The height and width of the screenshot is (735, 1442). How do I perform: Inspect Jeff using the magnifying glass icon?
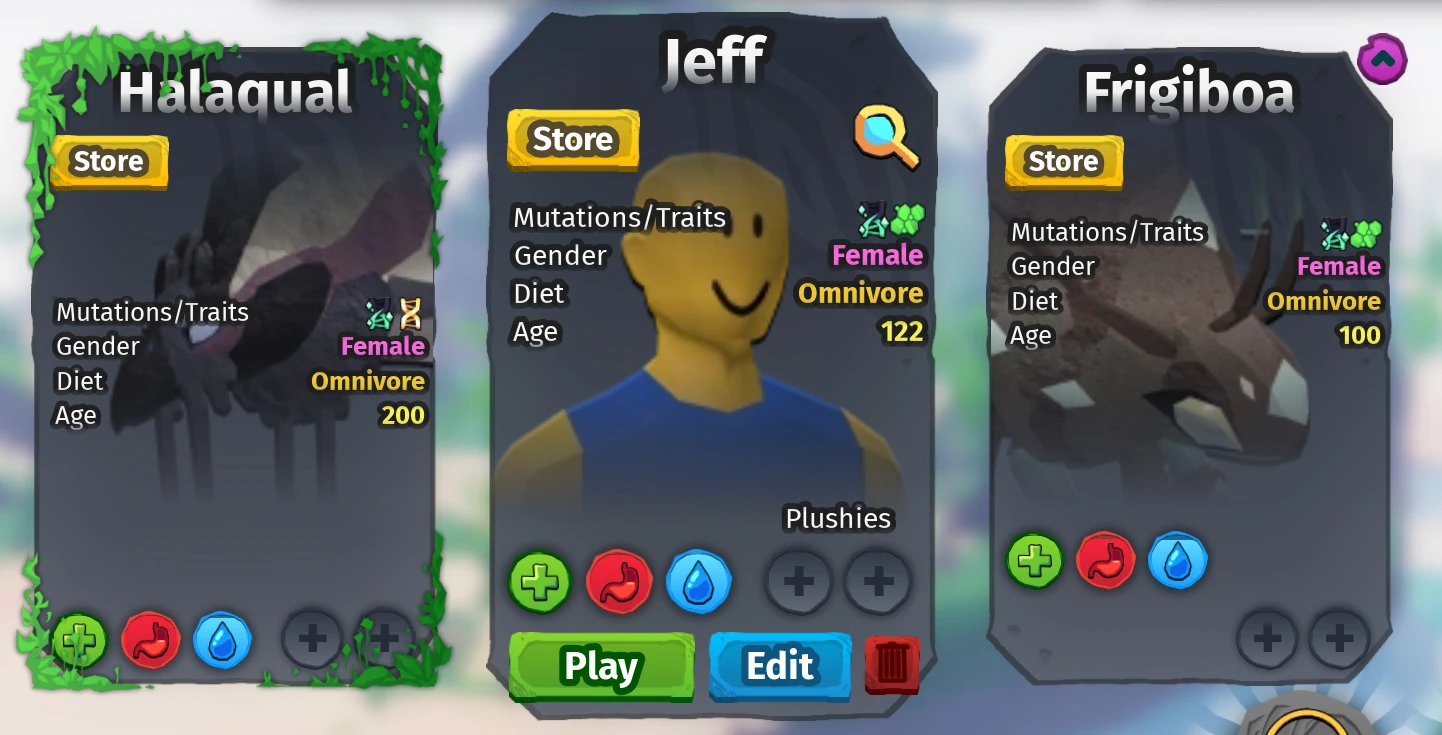coord(886,138)
